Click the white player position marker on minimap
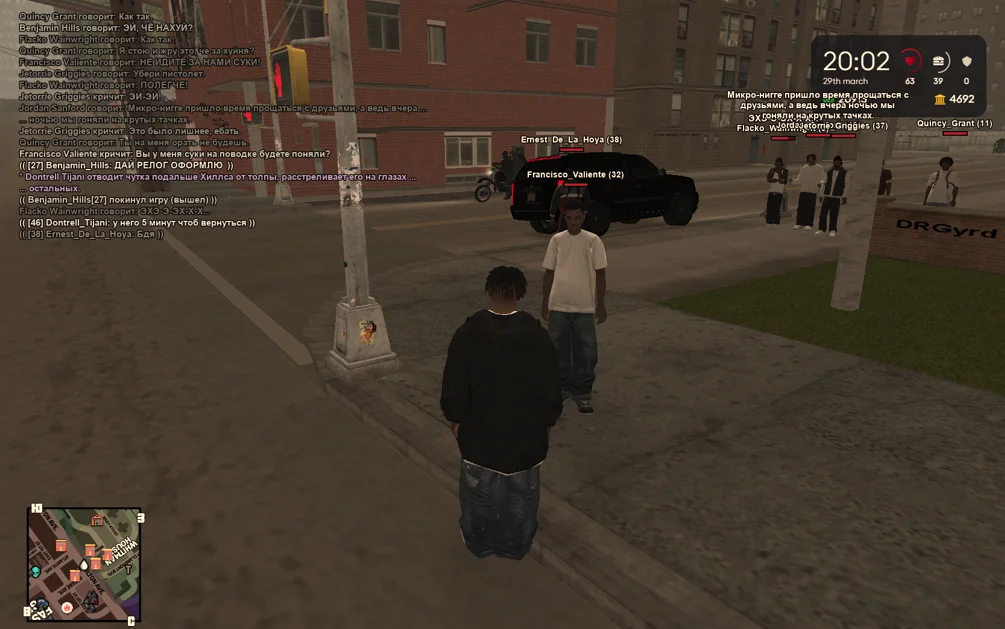This screenshot has height=629, width=1005. [x=84, y=565]
